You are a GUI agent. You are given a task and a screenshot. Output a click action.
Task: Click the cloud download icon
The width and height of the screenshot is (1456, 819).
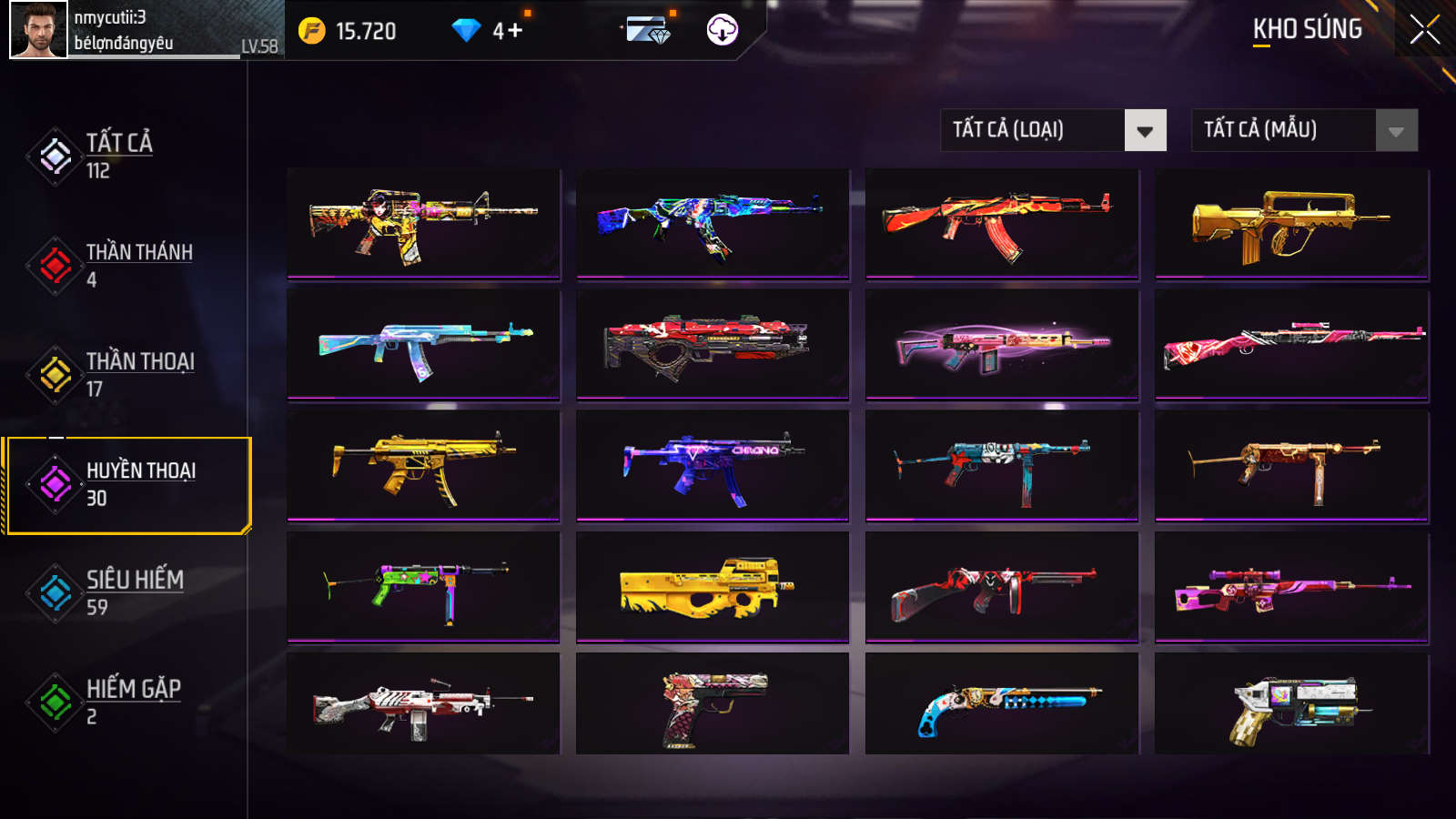point(722,30)
